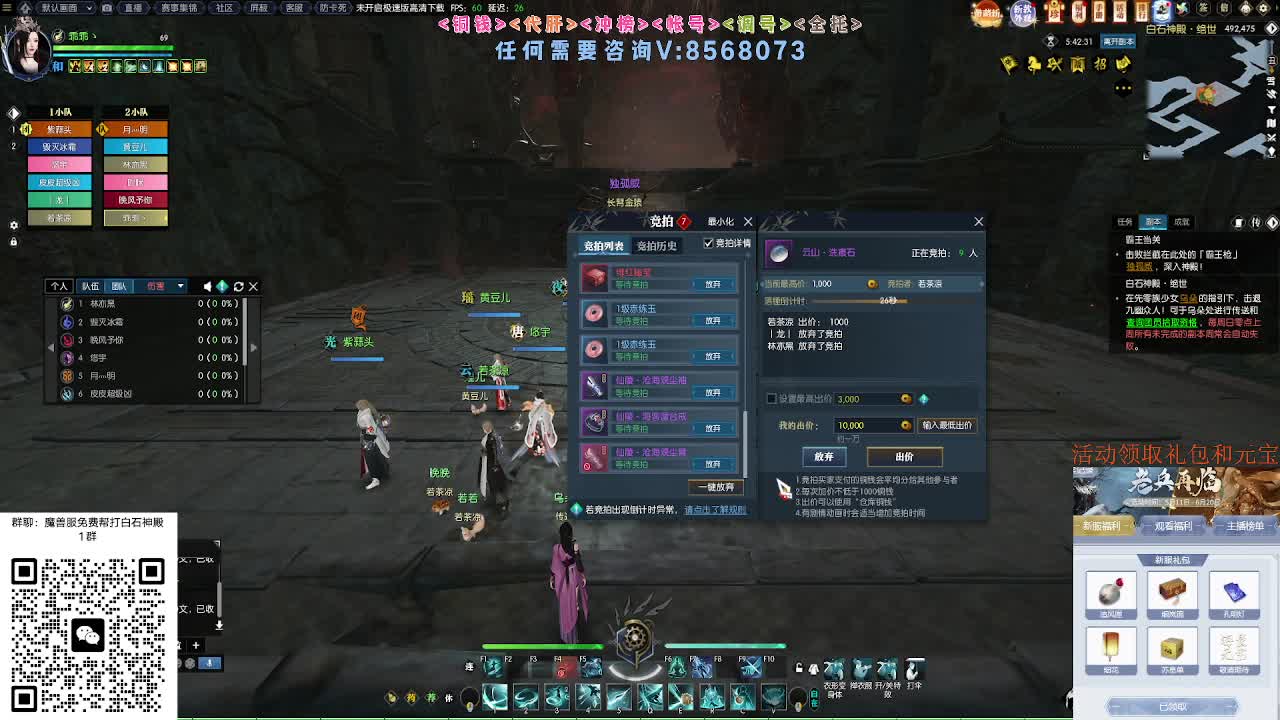Expand the minimap side arrow chevron

(x=1271, y=29)
